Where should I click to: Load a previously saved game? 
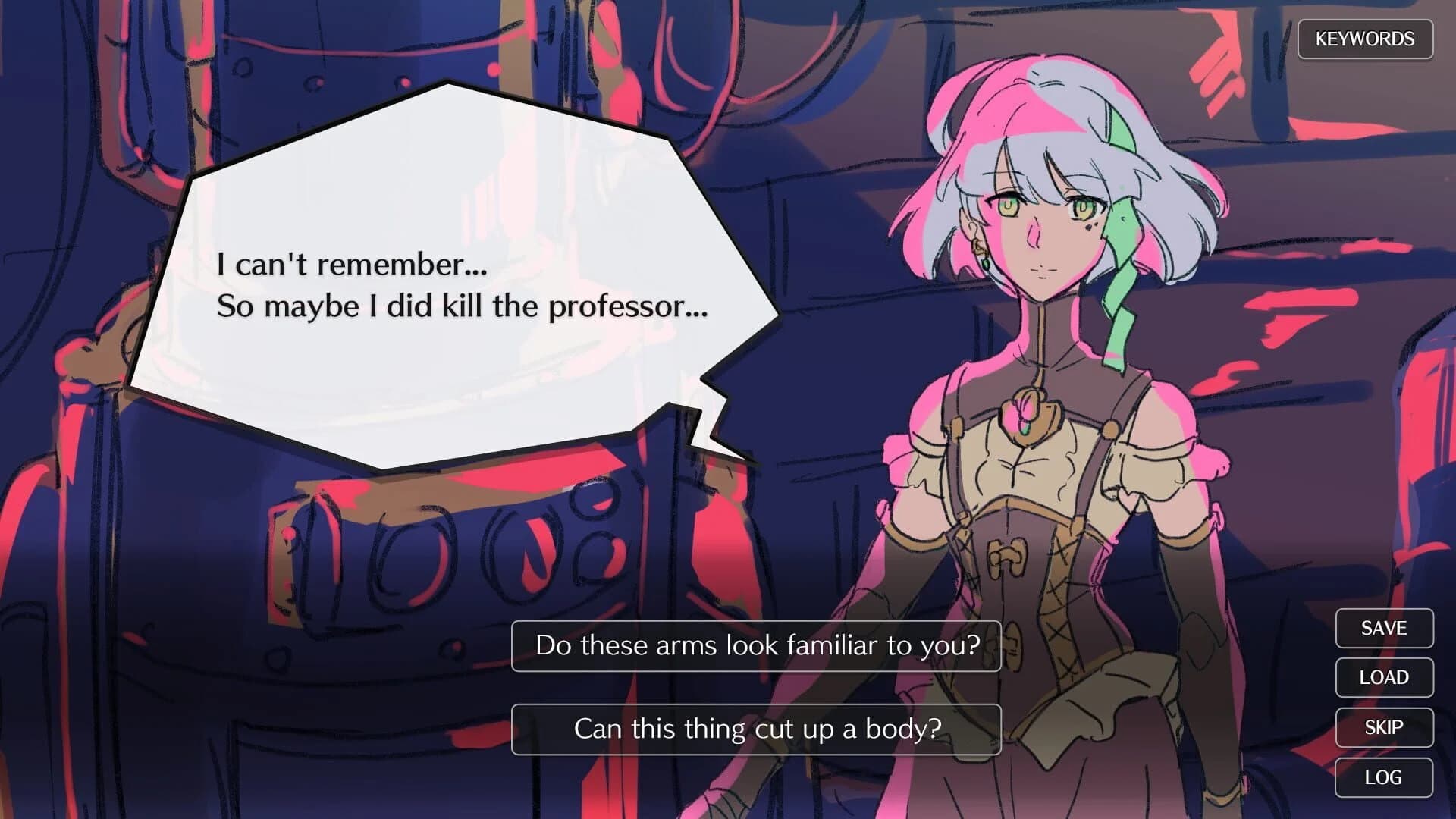coord(1383,677)
